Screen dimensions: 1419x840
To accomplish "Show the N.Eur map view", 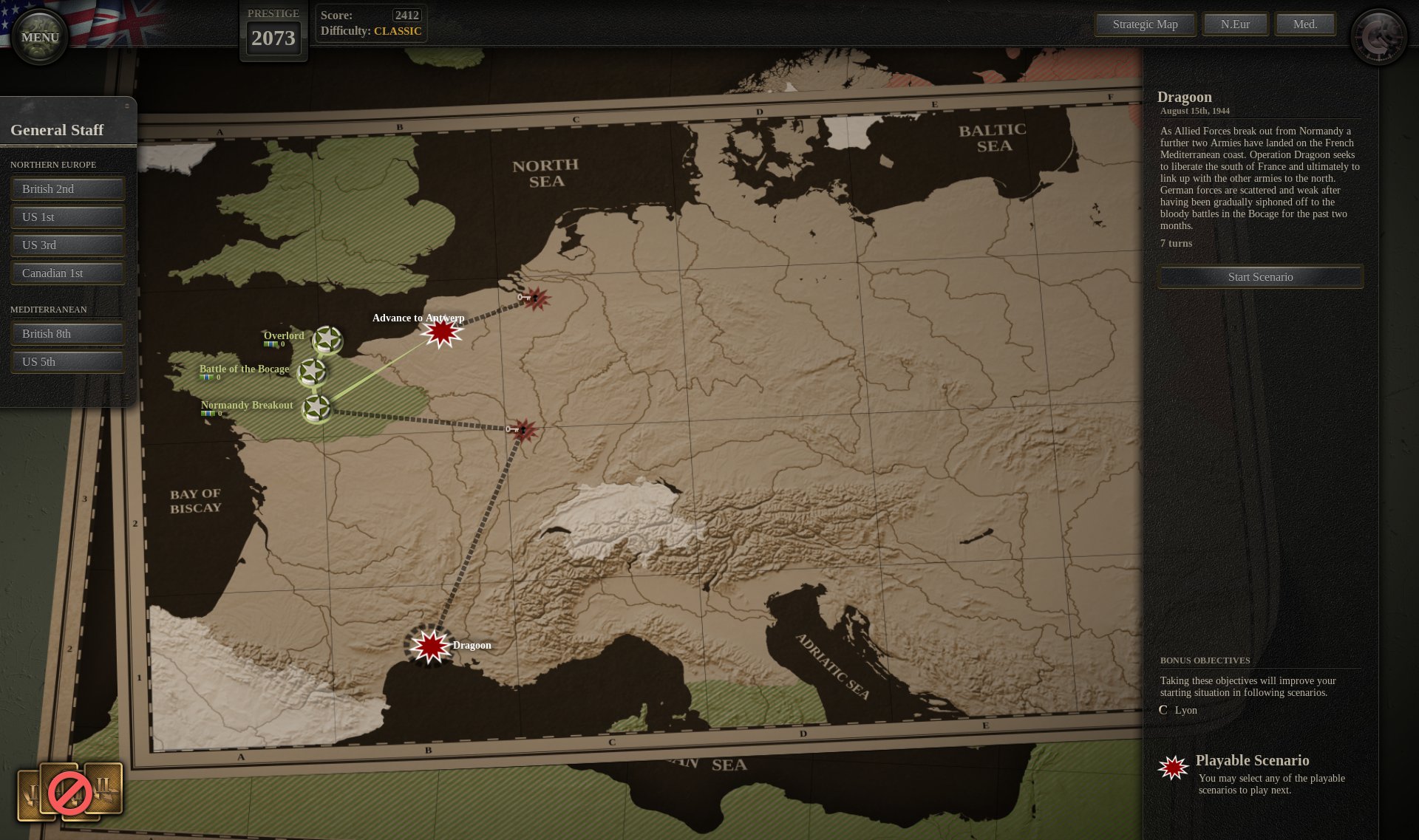I will 1235,24.
